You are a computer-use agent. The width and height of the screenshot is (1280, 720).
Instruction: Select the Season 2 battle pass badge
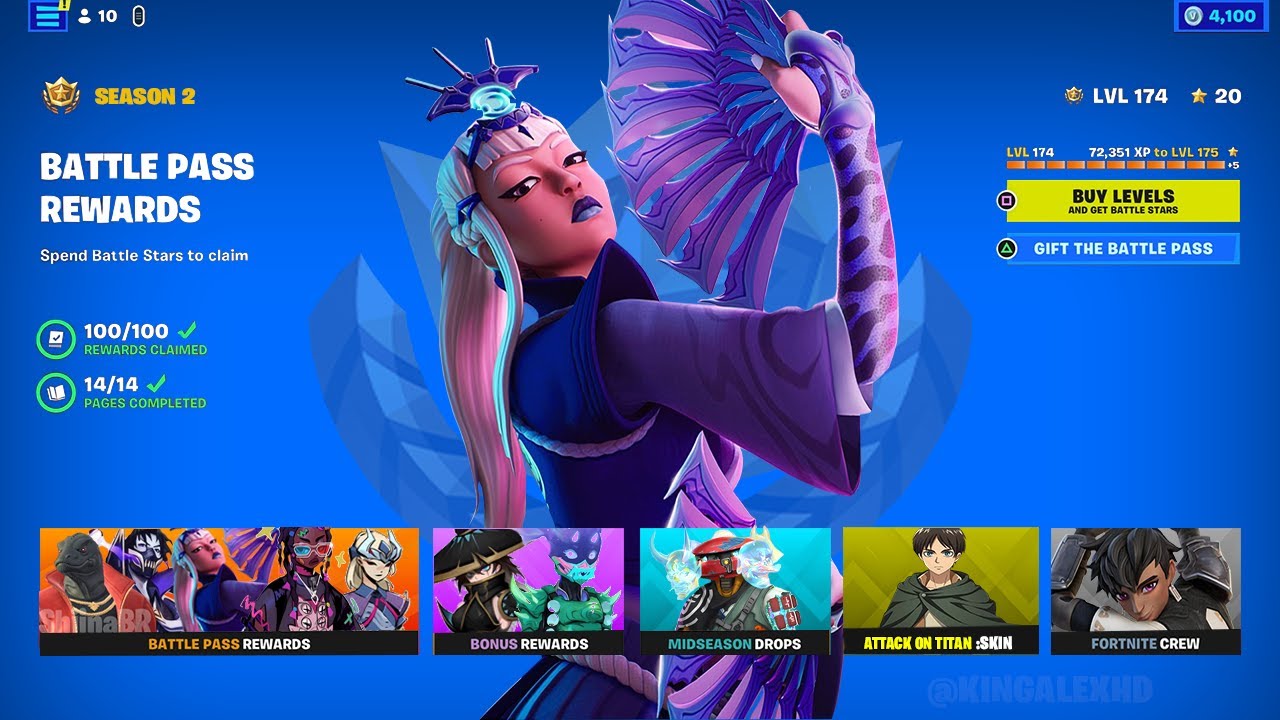(60, 96)
